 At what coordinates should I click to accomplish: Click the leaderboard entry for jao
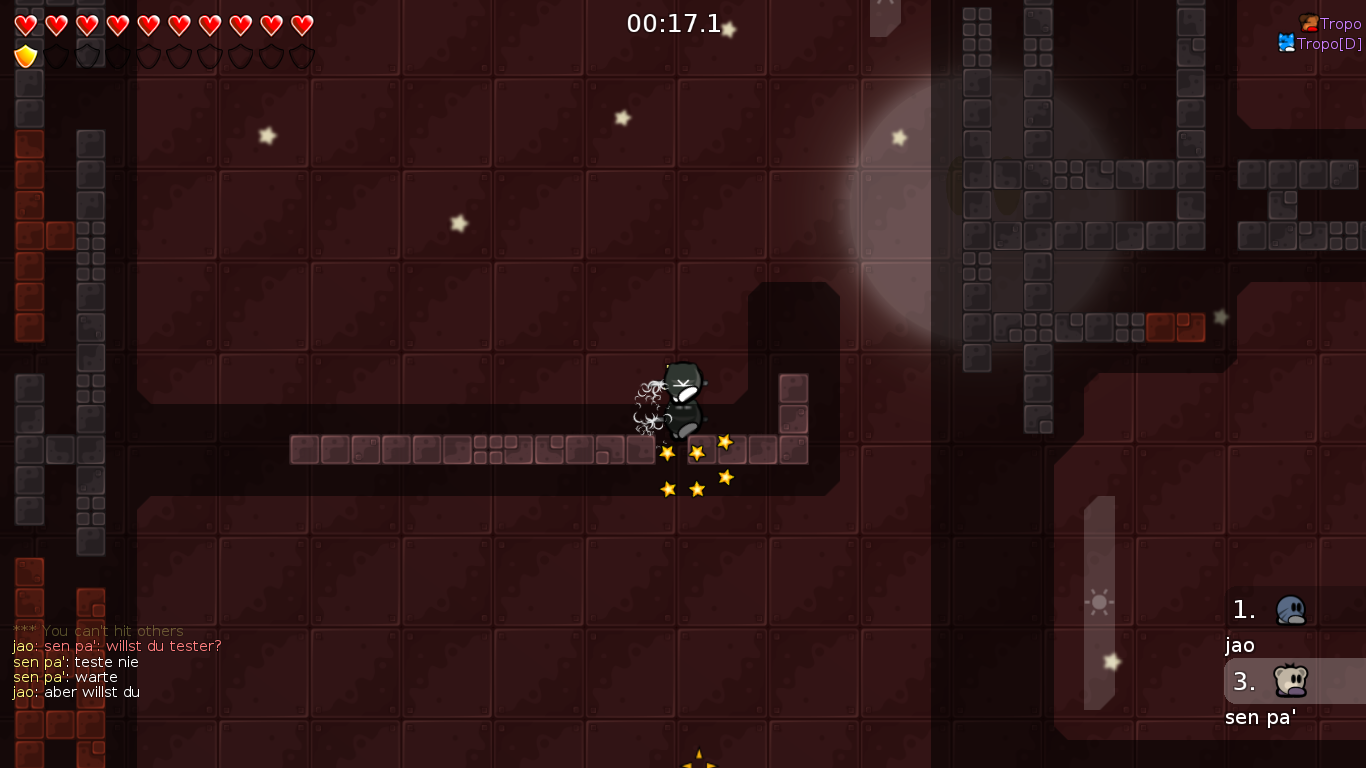(1240, 645)
